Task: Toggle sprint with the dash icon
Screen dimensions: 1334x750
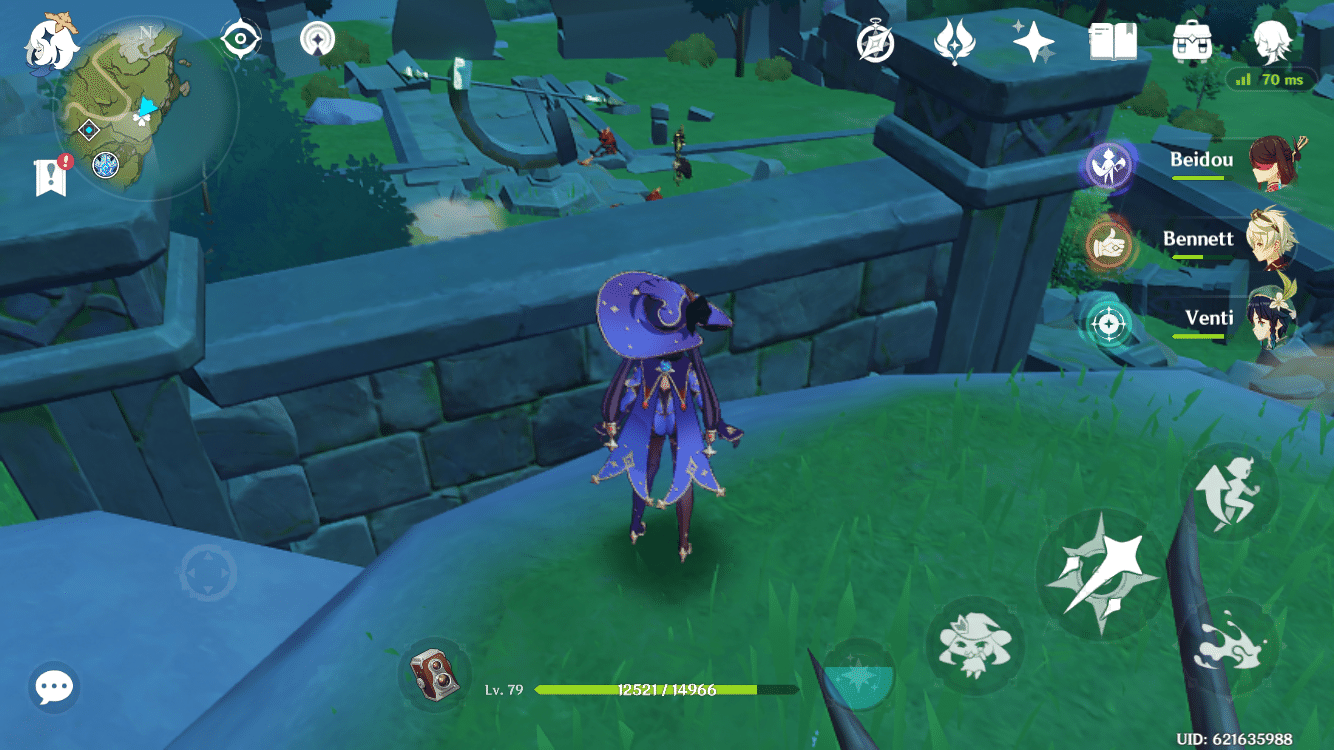Action: click(x=1229, y=490)
